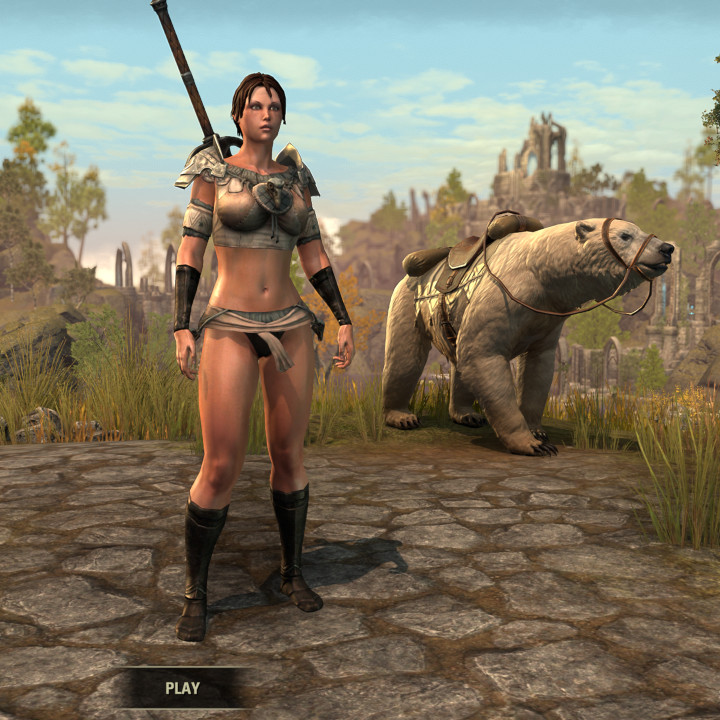
Task: Click the PLAY button
Action: pos(182,688)
